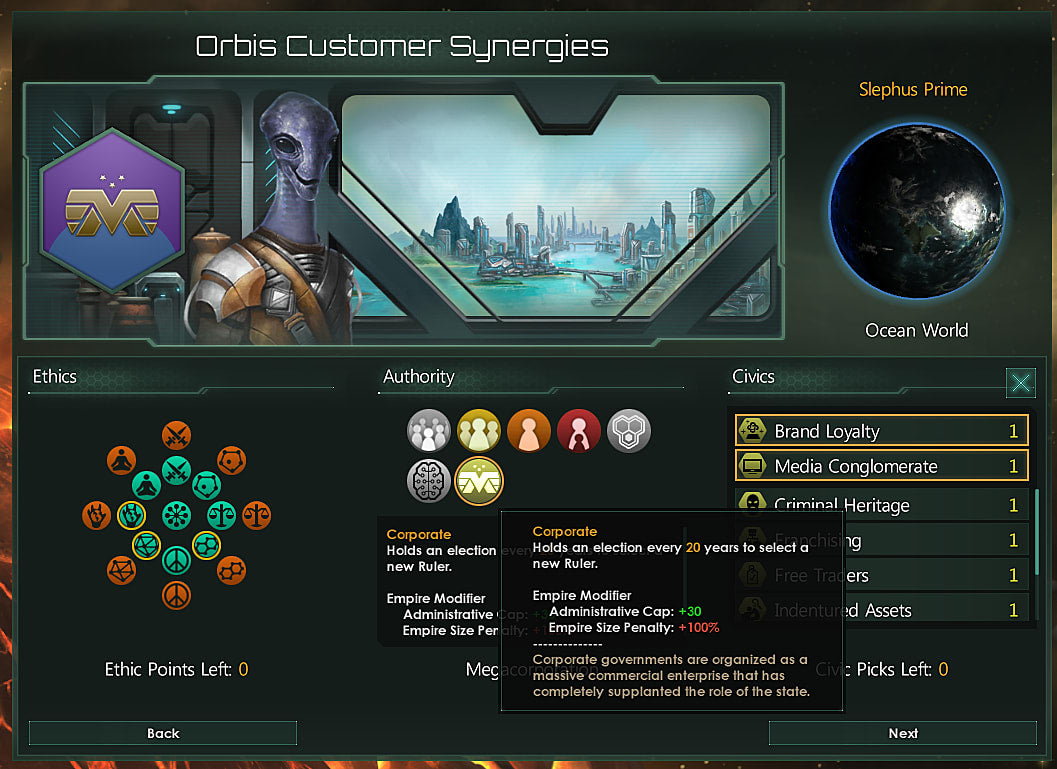Close the civics panel with the X
The height and width of the screenshot is (769, 1057).
[1020, 382]
